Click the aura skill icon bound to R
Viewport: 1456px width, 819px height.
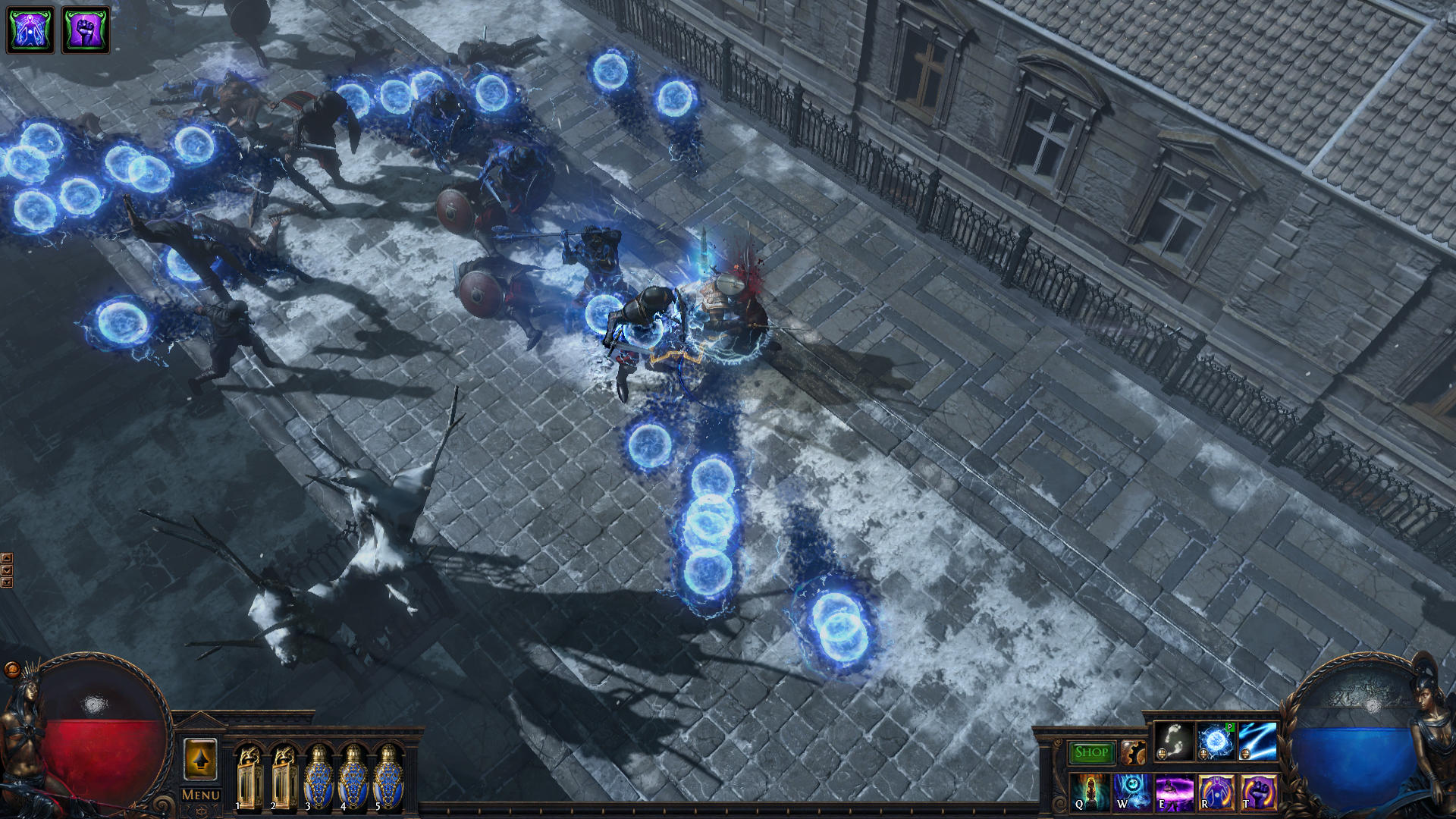[x=1216, y=794]
